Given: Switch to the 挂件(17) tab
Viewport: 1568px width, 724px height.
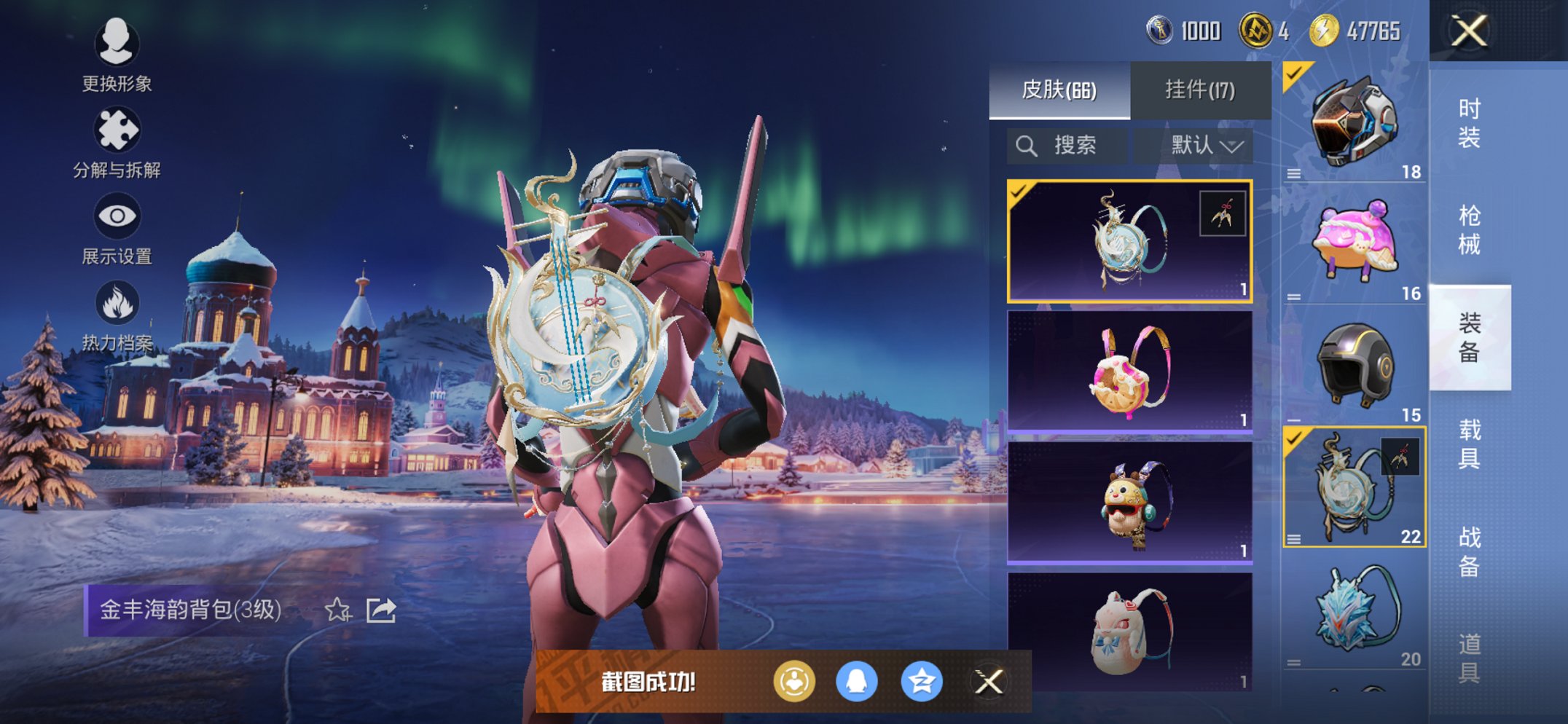Looking at the screenshot, I should (x=1200, y=90).
